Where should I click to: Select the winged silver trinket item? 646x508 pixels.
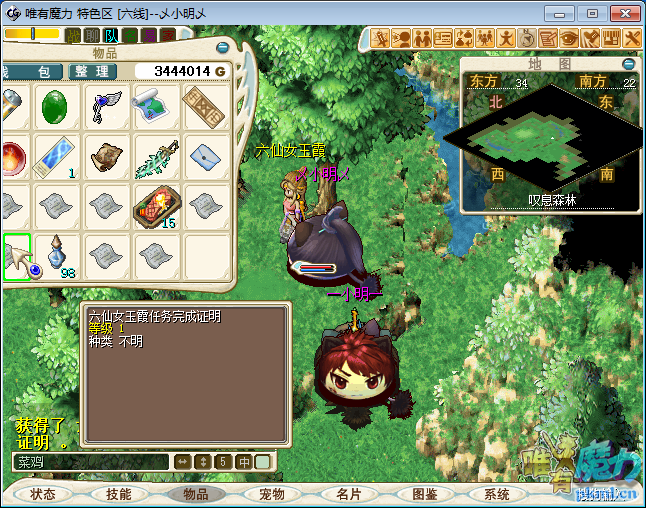point(106,105)
